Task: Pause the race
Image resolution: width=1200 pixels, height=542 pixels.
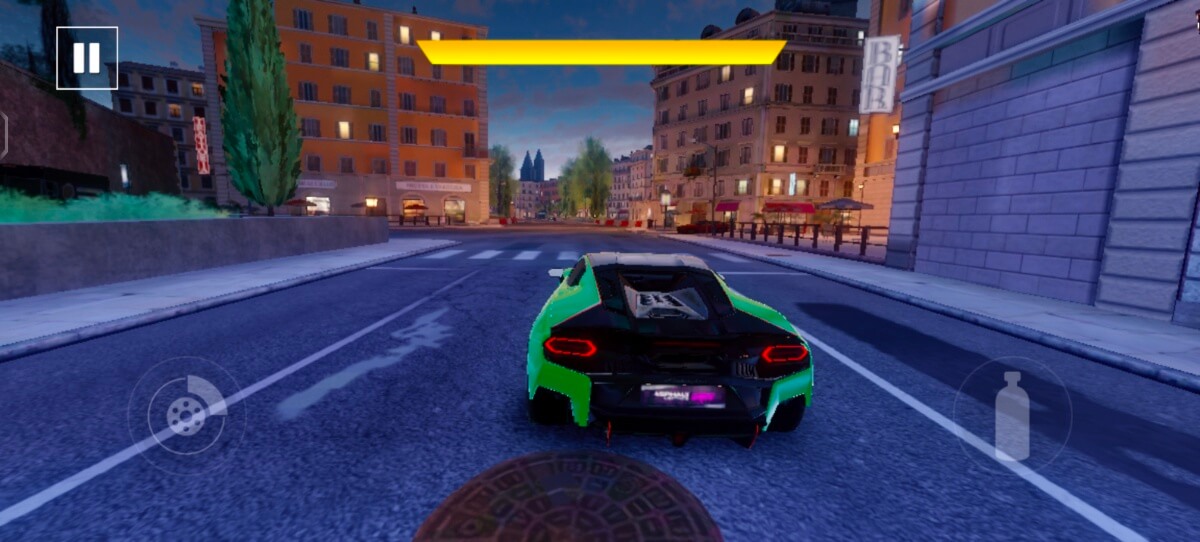Action: (x=87, y=58)
